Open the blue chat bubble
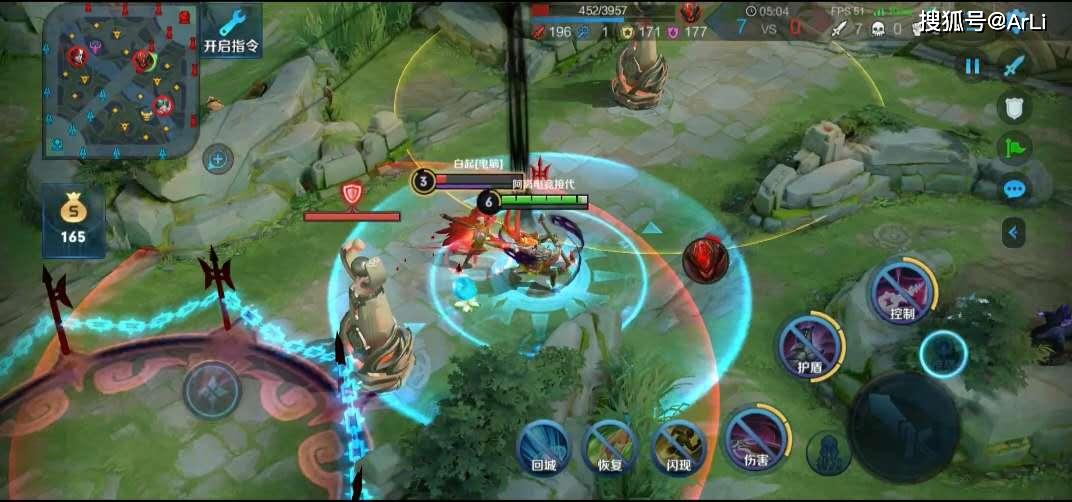The image size is (1072, 502). point(1014,189)
